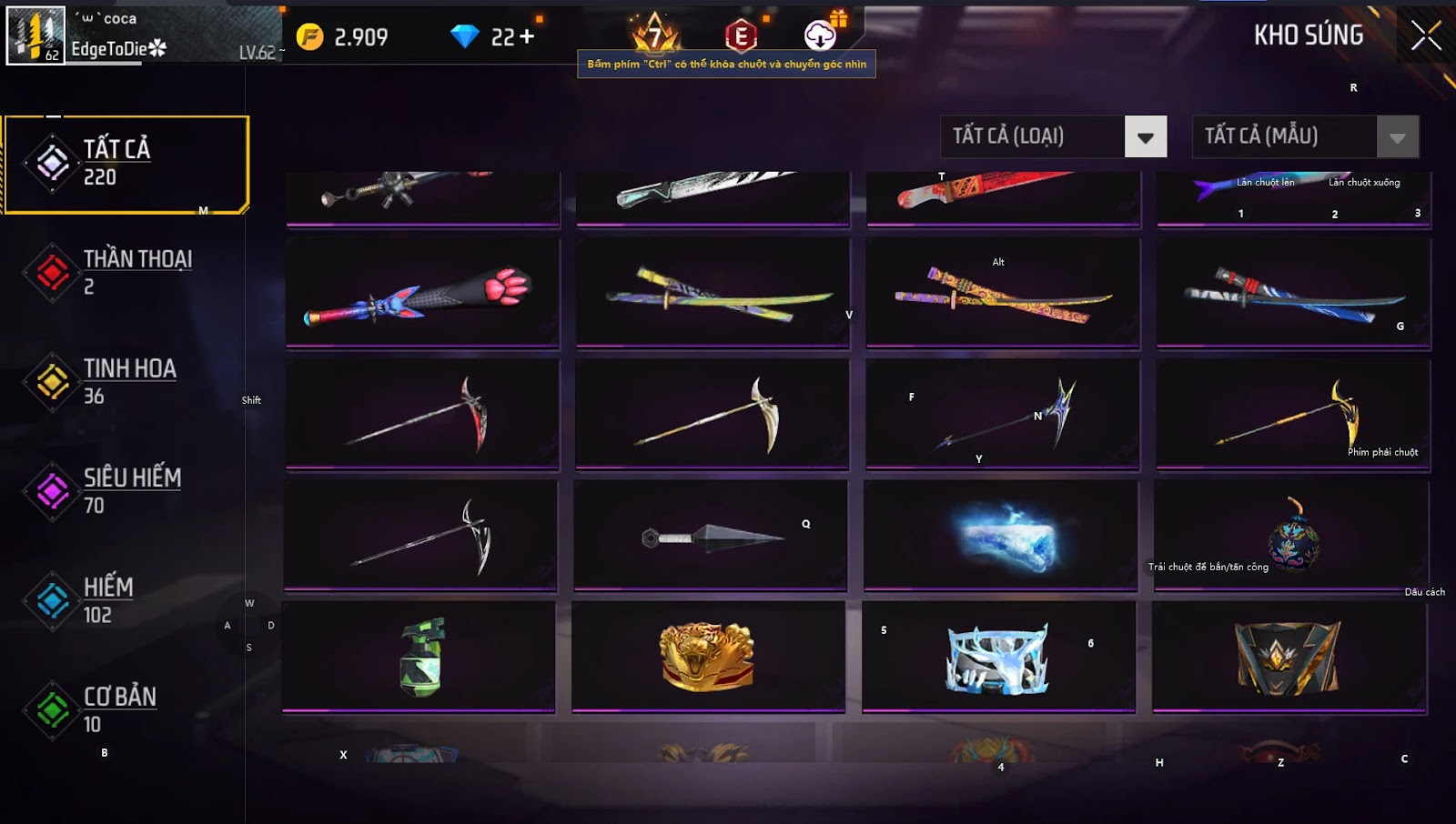Add diamonds with the plus button

click(527, 36)
